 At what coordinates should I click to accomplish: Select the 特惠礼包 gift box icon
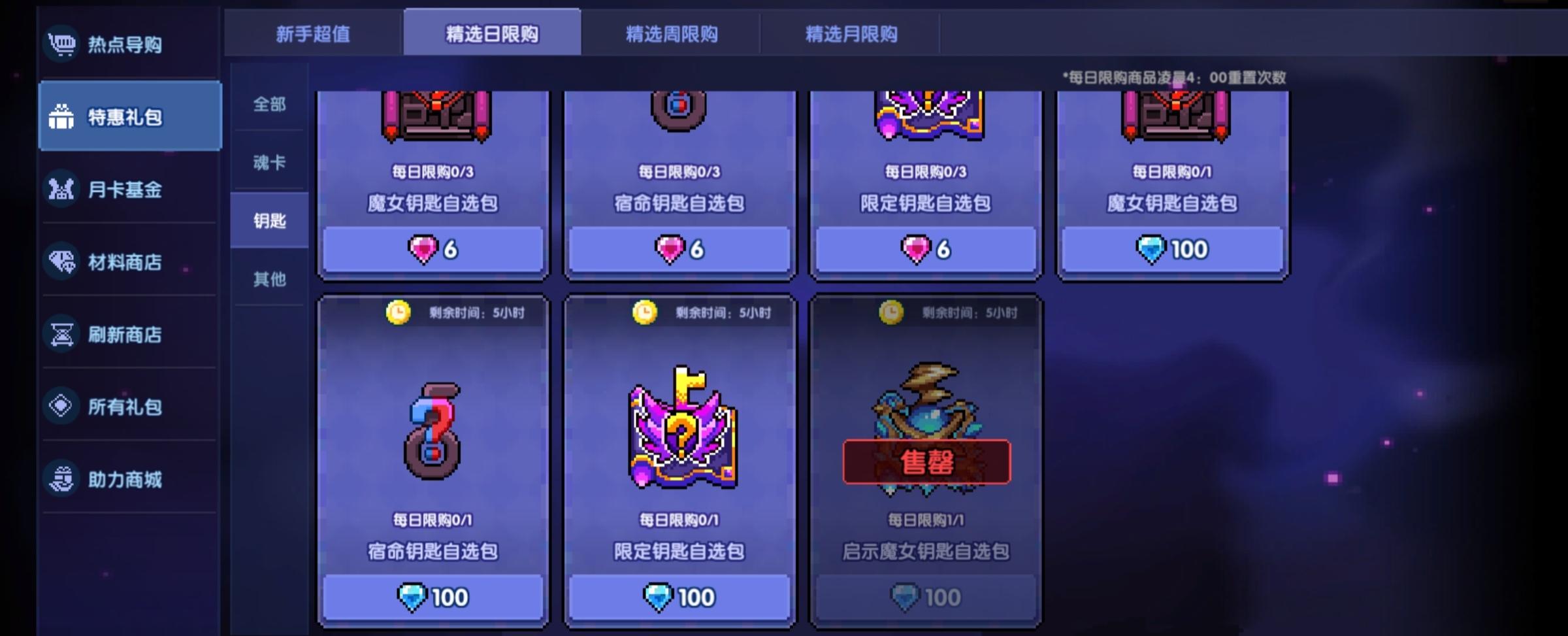click(62, 116)
